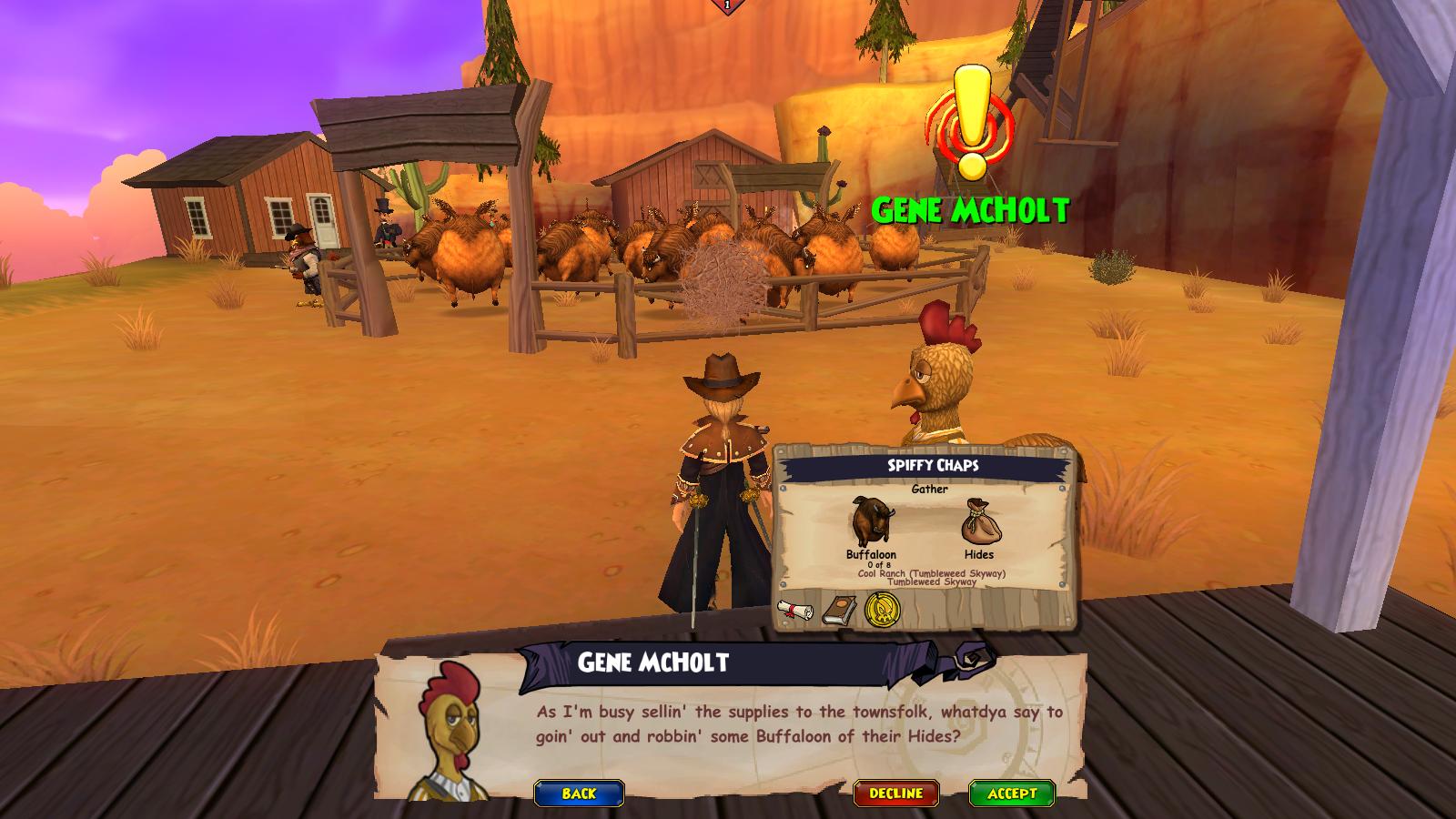This screenshot has width=1456, height=819.
Task: Select the scroll reward icon
Action: [x=794, y=610]
